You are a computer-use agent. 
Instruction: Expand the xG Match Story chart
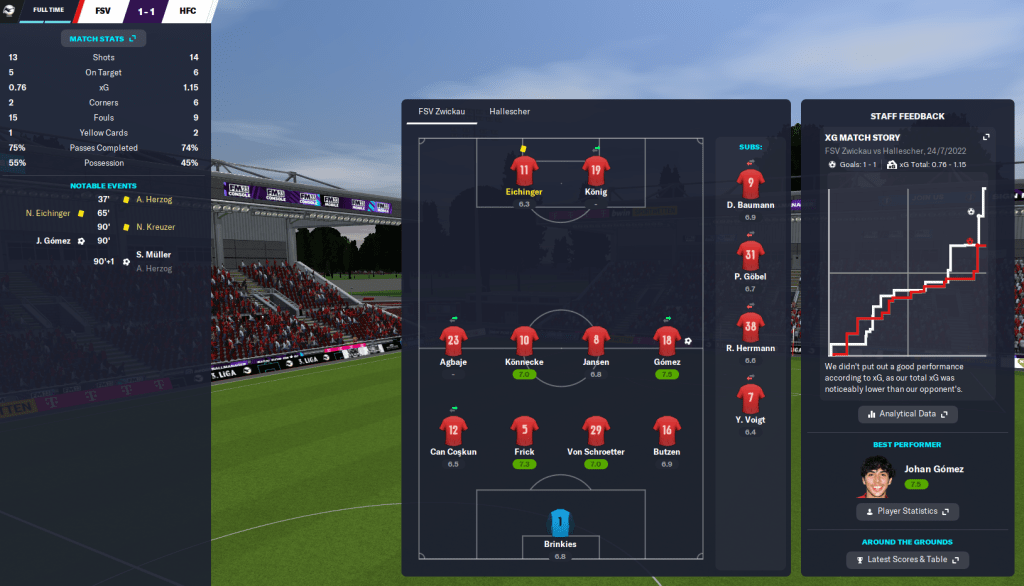click(986, 137)
